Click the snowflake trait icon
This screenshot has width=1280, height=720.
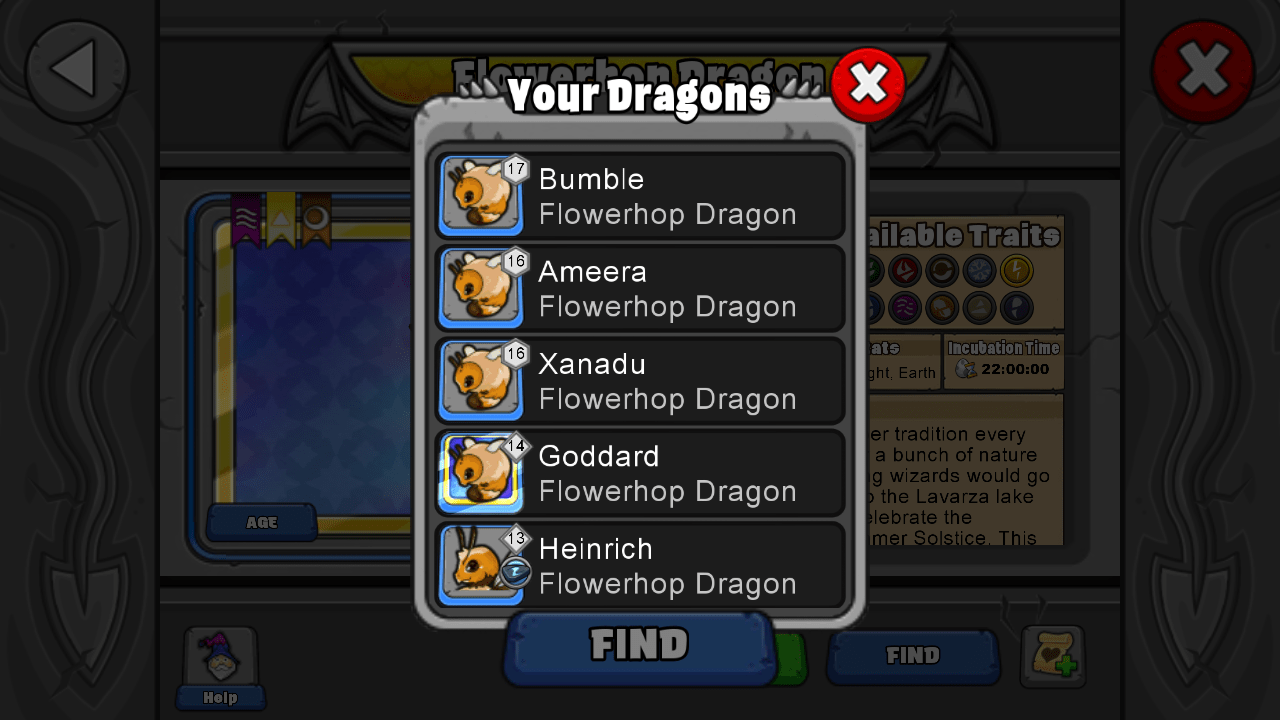tap(978, 270)
